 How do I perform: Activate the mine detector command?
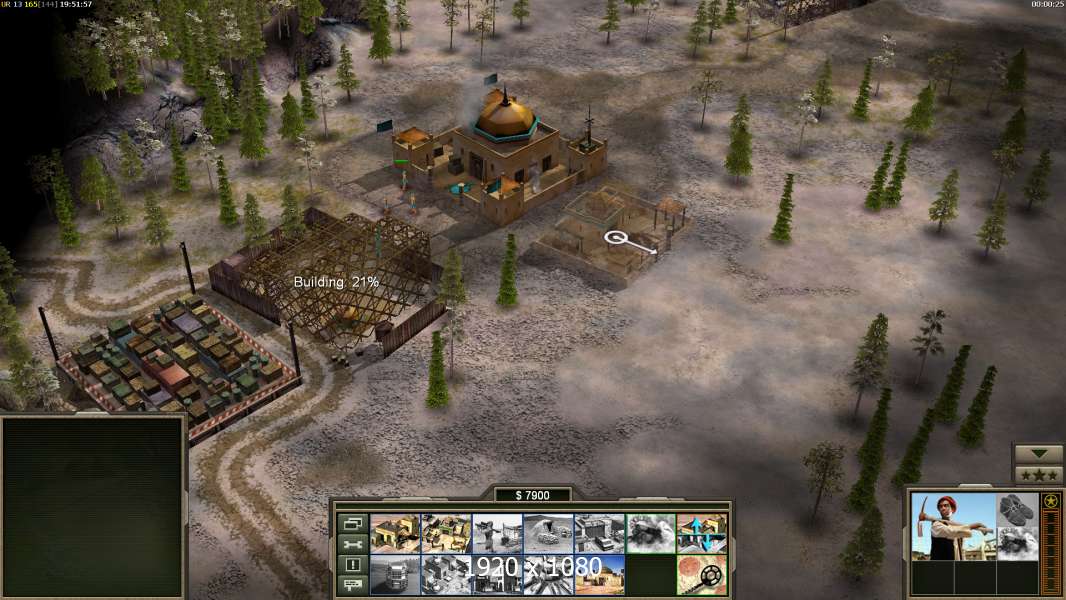pos(701,574)
